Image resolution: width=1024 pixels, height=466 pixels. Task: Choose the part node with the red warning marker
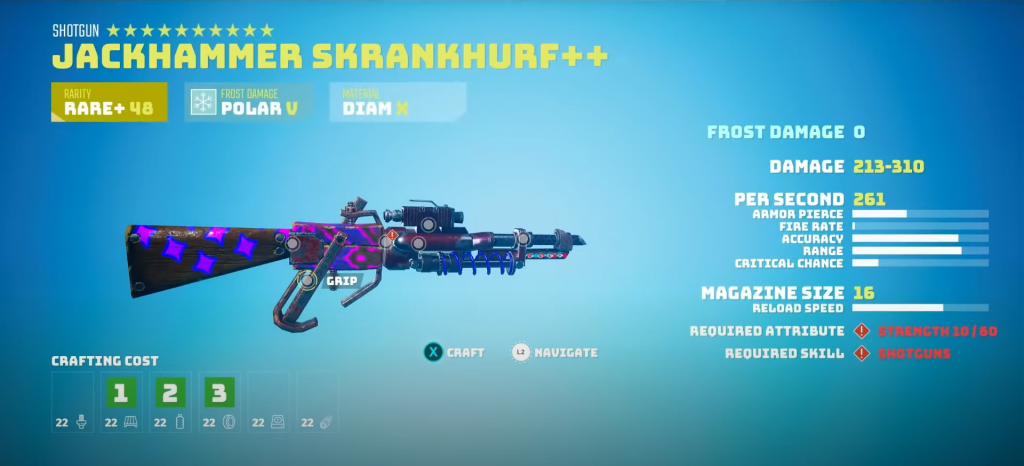click(388, 240)
